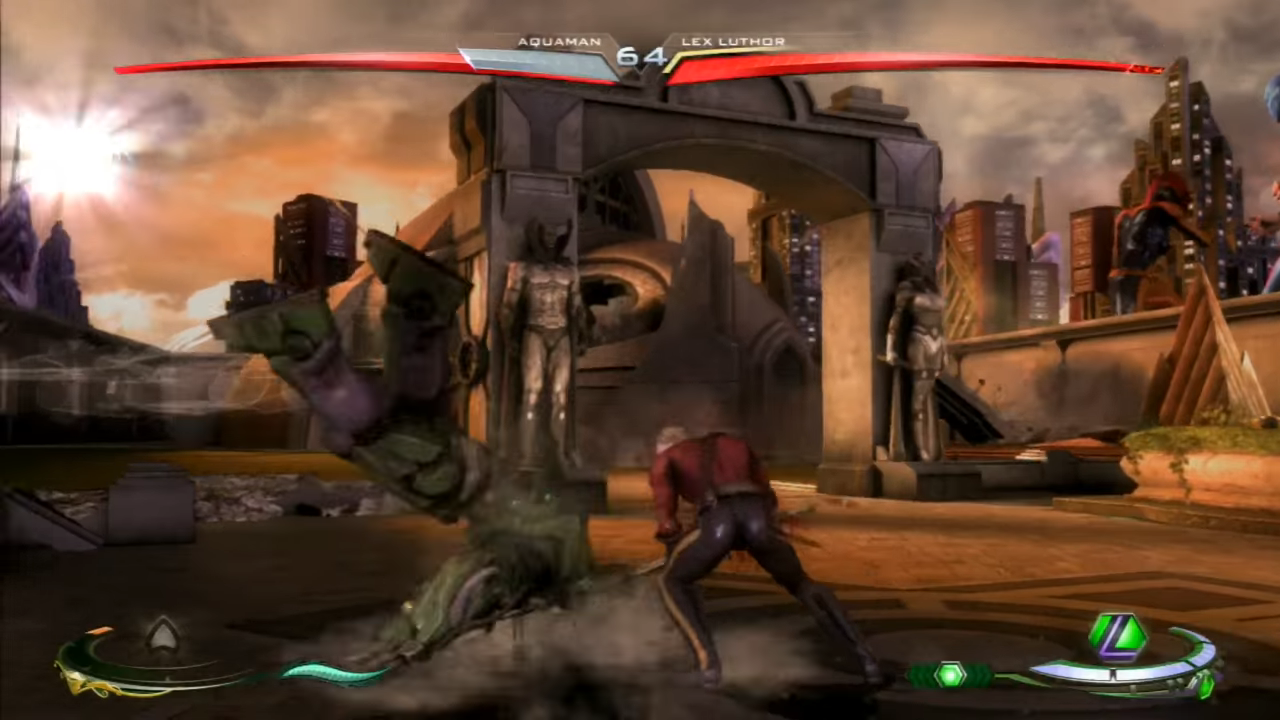Click the white divider on Lex's super meter

tap(1114, 674)
